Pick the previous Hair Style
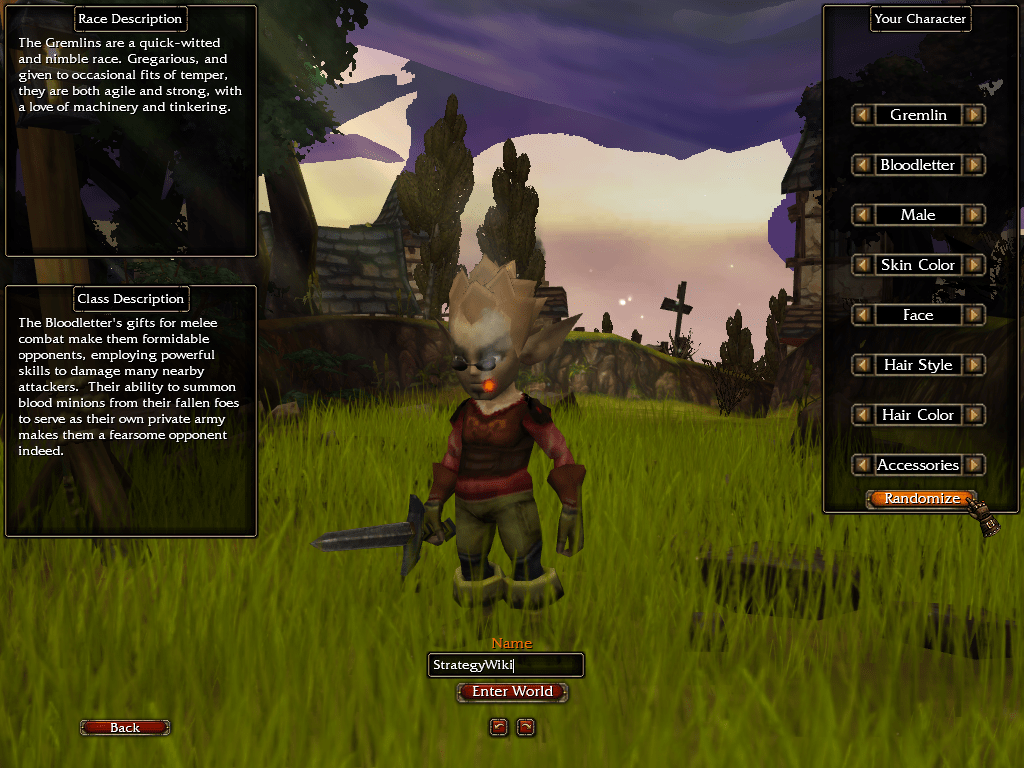This screenshot has width=1024, height=768. (861, 365)
